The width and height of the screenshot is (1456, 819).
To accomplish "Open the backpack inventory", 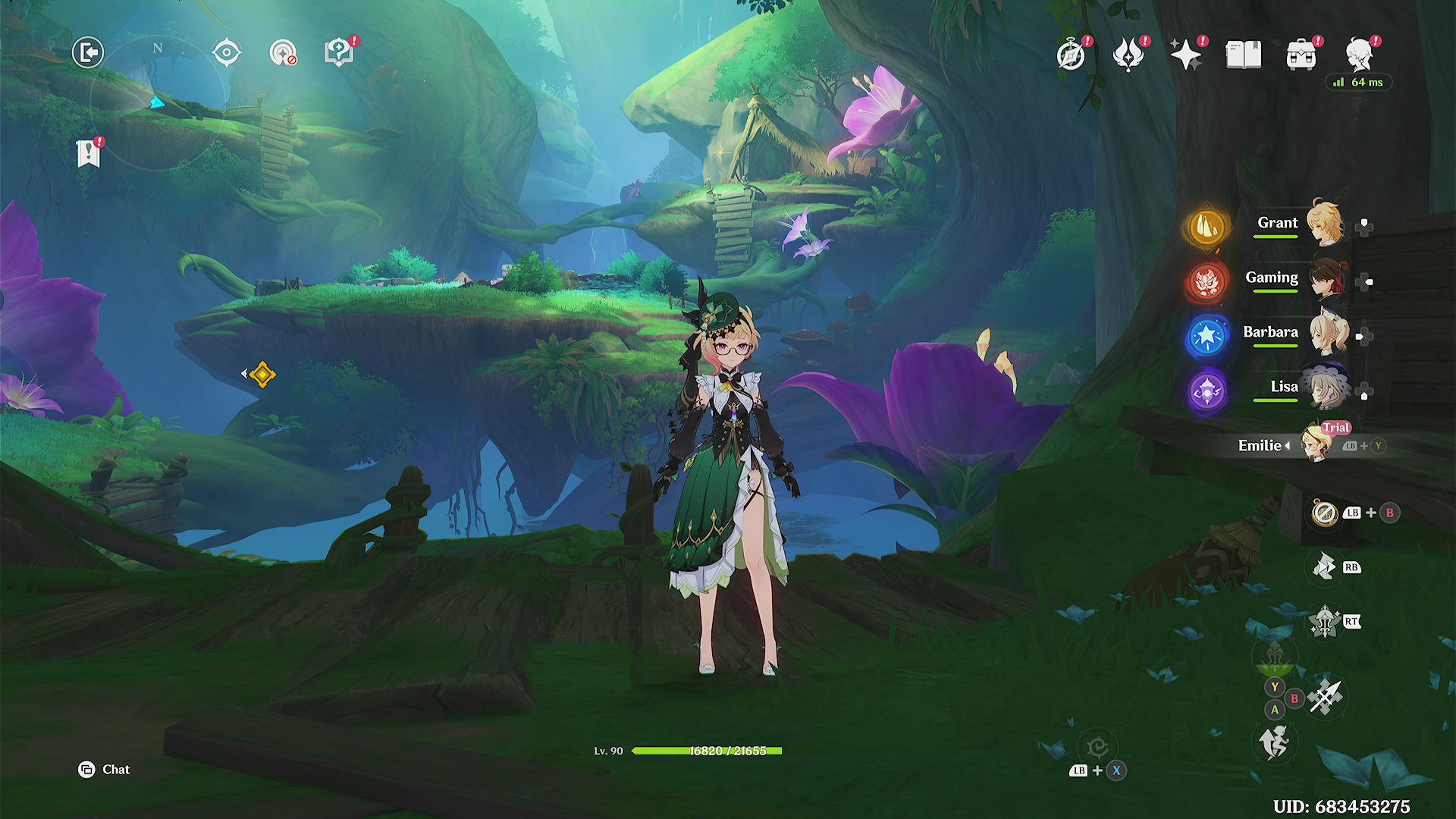I will click(1301, 55).
